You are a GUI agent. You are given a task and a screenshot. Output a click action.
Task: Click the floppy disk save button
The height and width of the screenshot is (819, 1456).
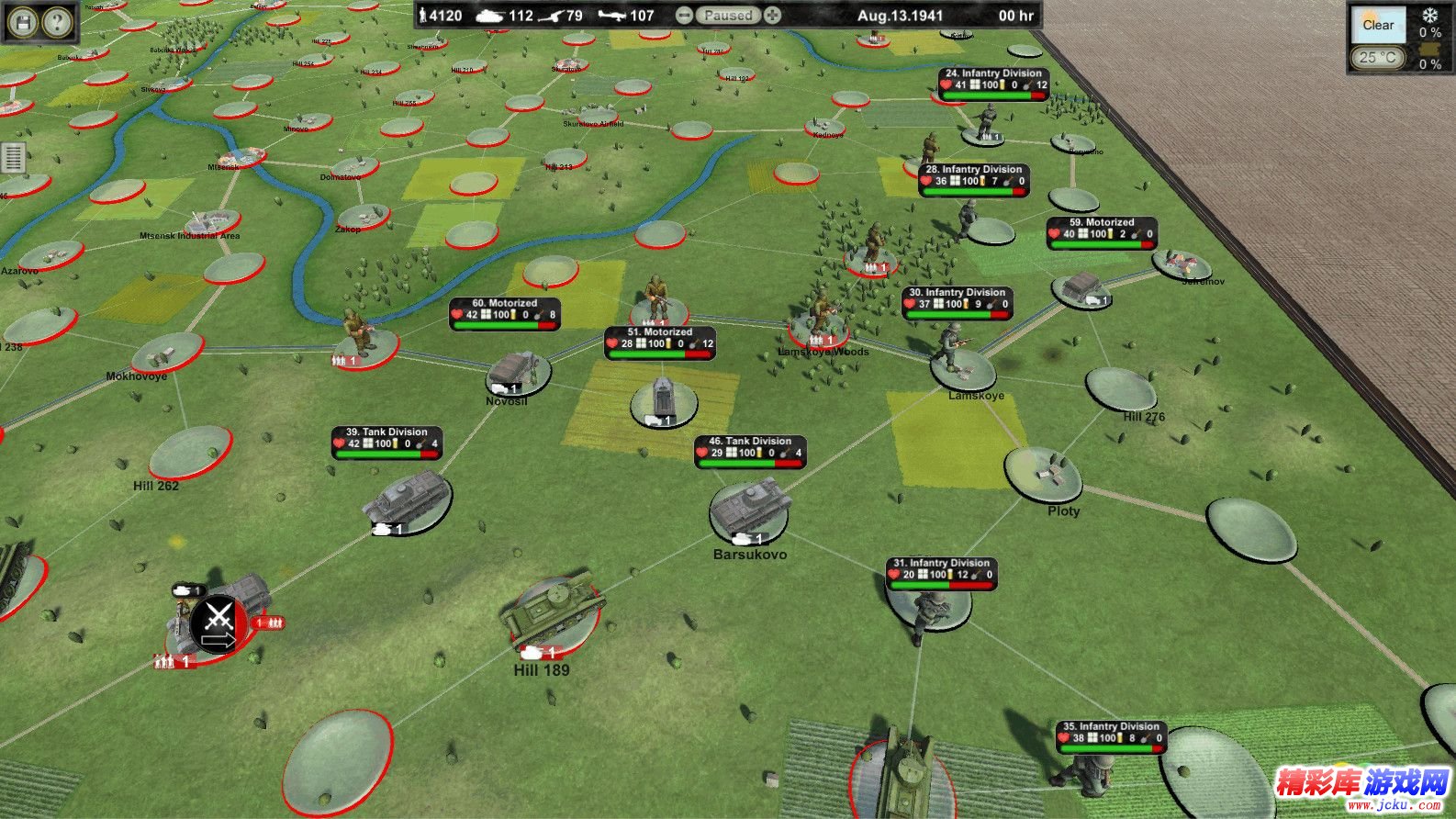(23, 22)
